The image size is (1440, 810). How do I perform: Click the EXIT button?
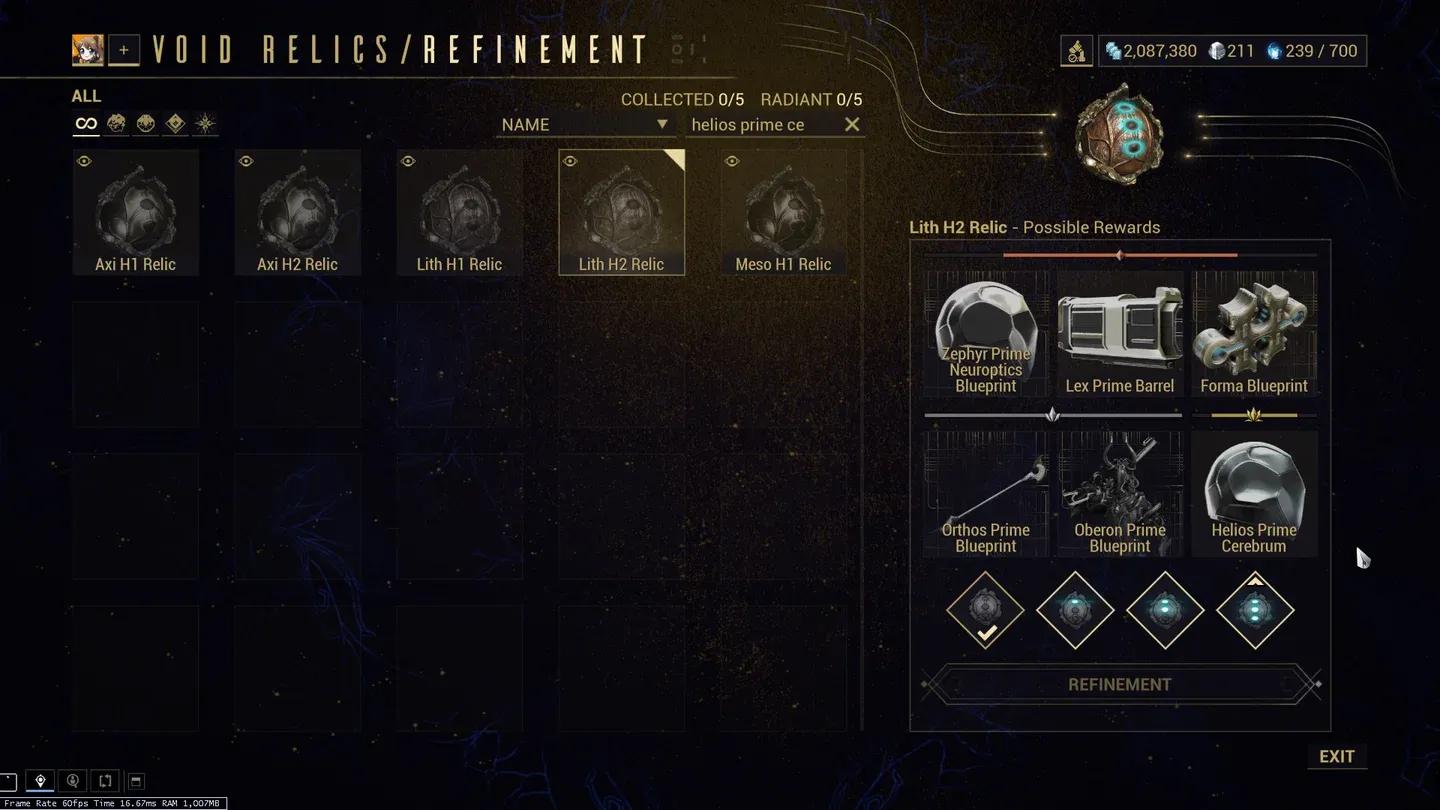tap(1337, 756)
